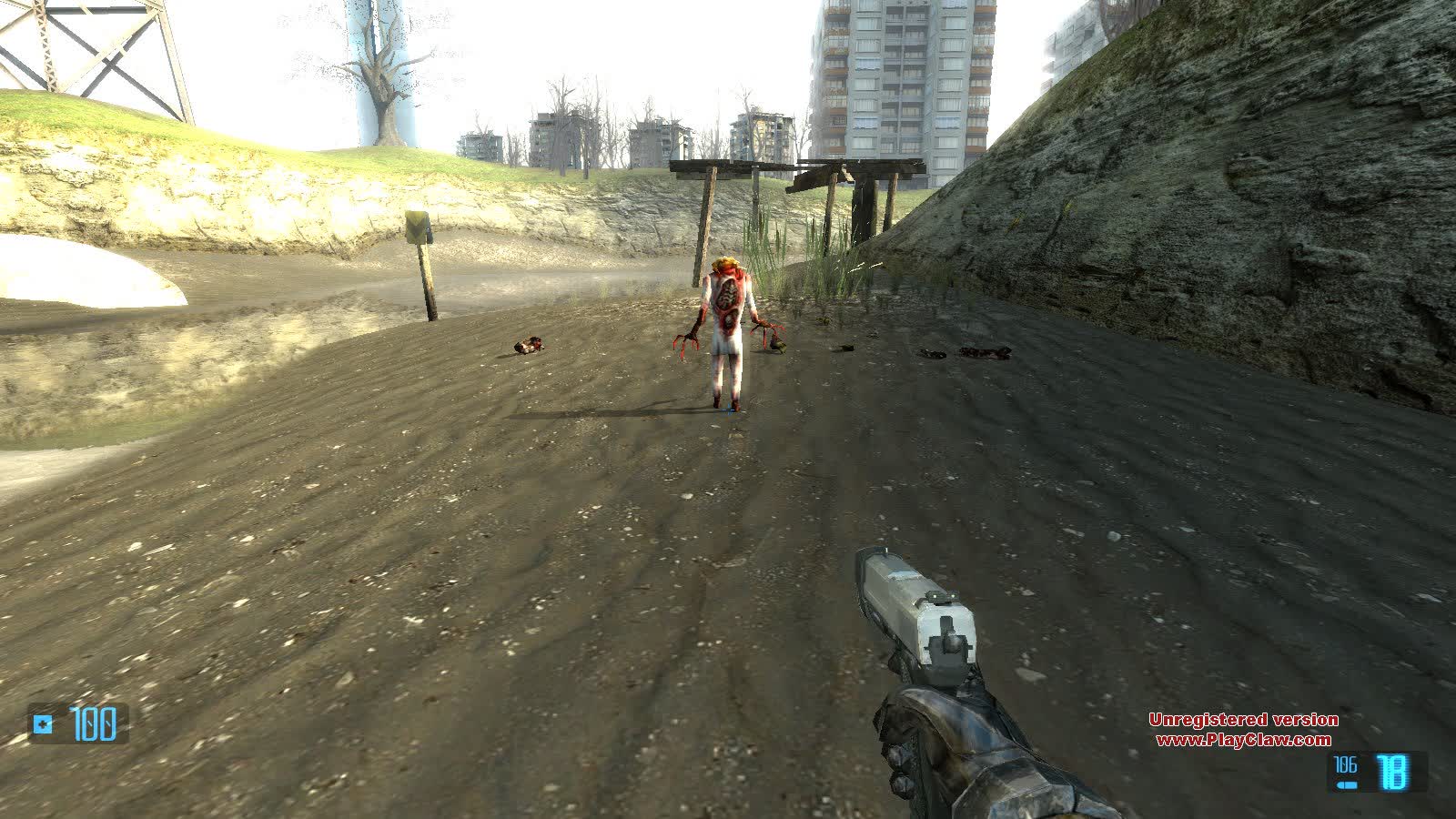Click the dead corpse left of the zombie
The height and width of the screenshot is (819, 1456).
click(x=531, y=344)
